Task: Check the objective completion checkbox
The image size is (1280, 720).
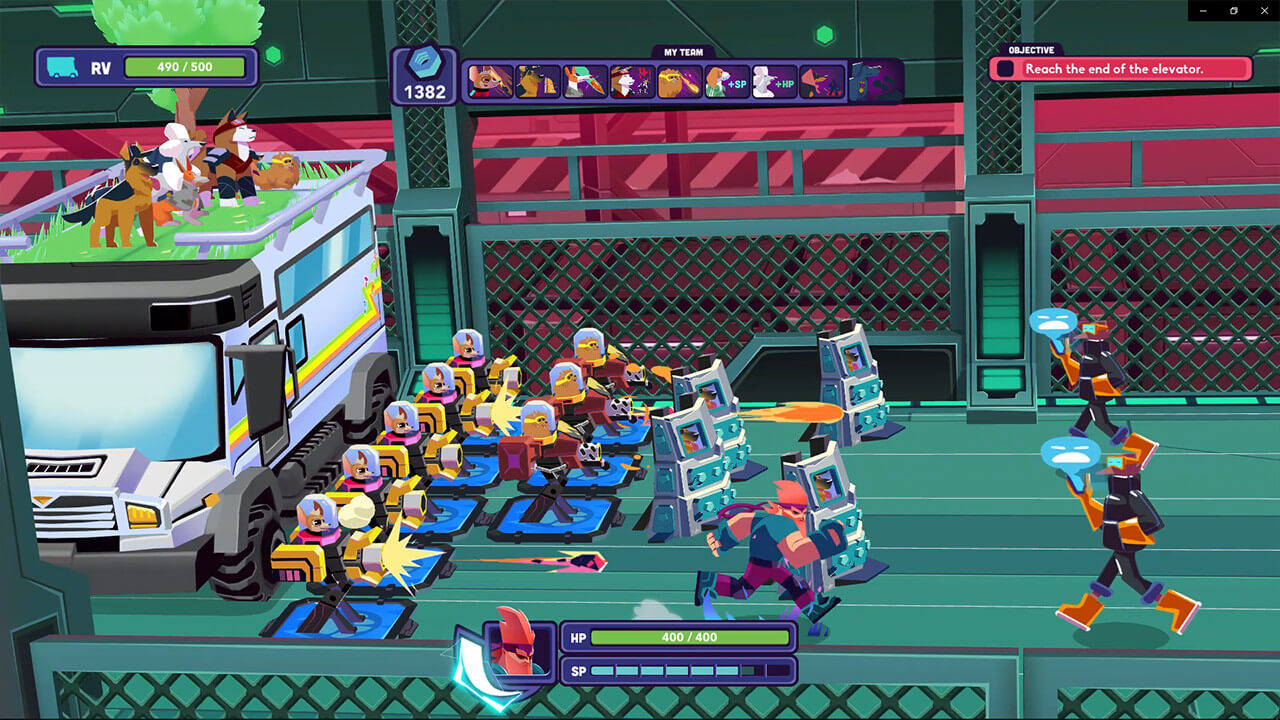Action: coord(1007,68)
